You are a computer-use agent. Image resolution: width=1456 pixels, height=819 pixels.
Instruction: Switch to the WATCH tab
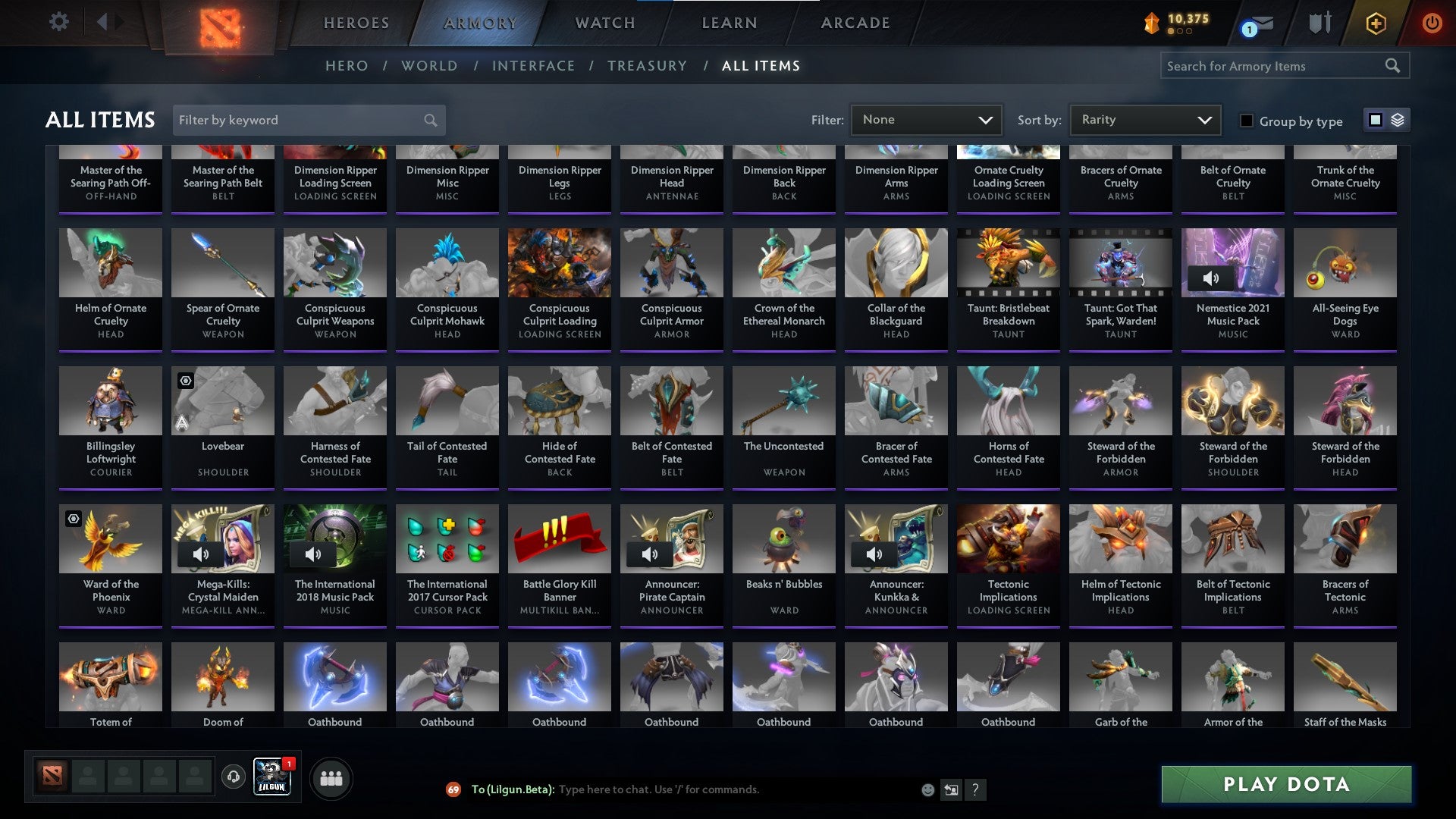tap(604, 23)
